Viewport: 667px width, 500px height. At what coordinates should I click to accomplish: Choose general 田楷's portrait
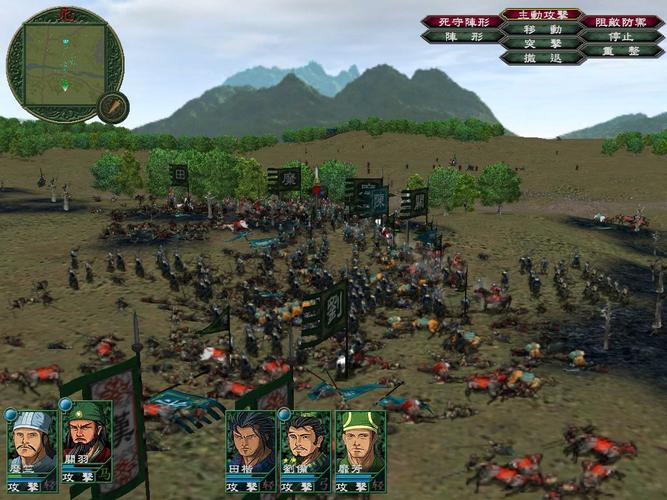tap(250, 442)
